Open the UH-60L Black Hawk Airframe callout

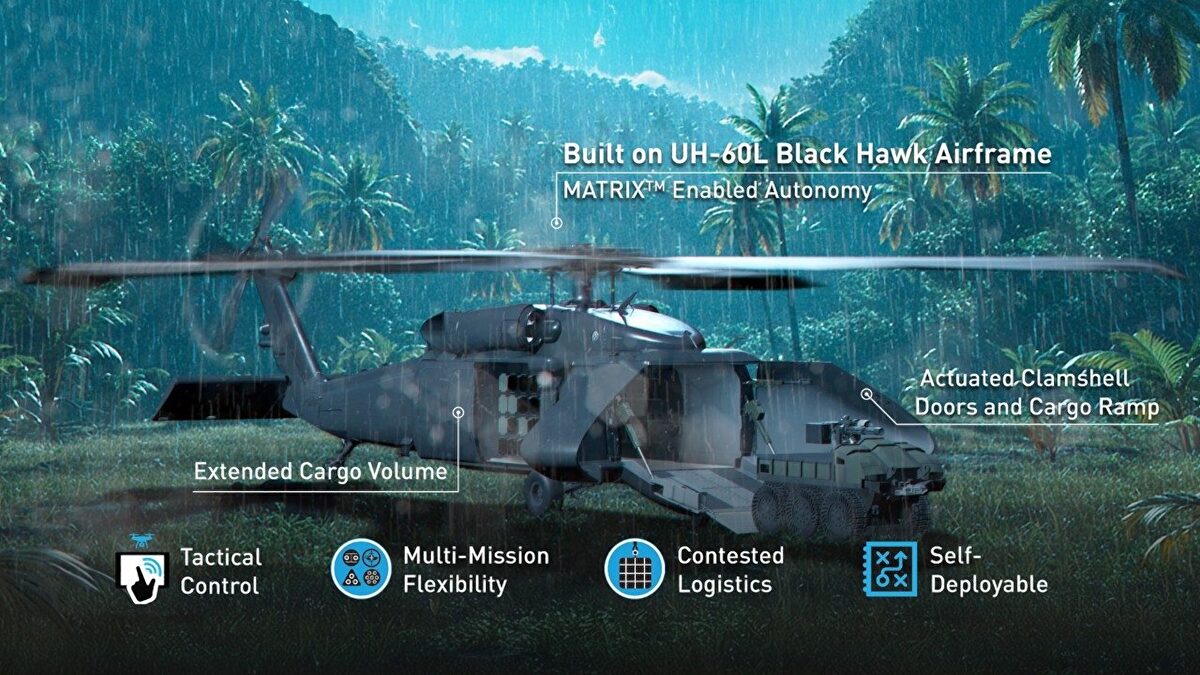[807, 154]
